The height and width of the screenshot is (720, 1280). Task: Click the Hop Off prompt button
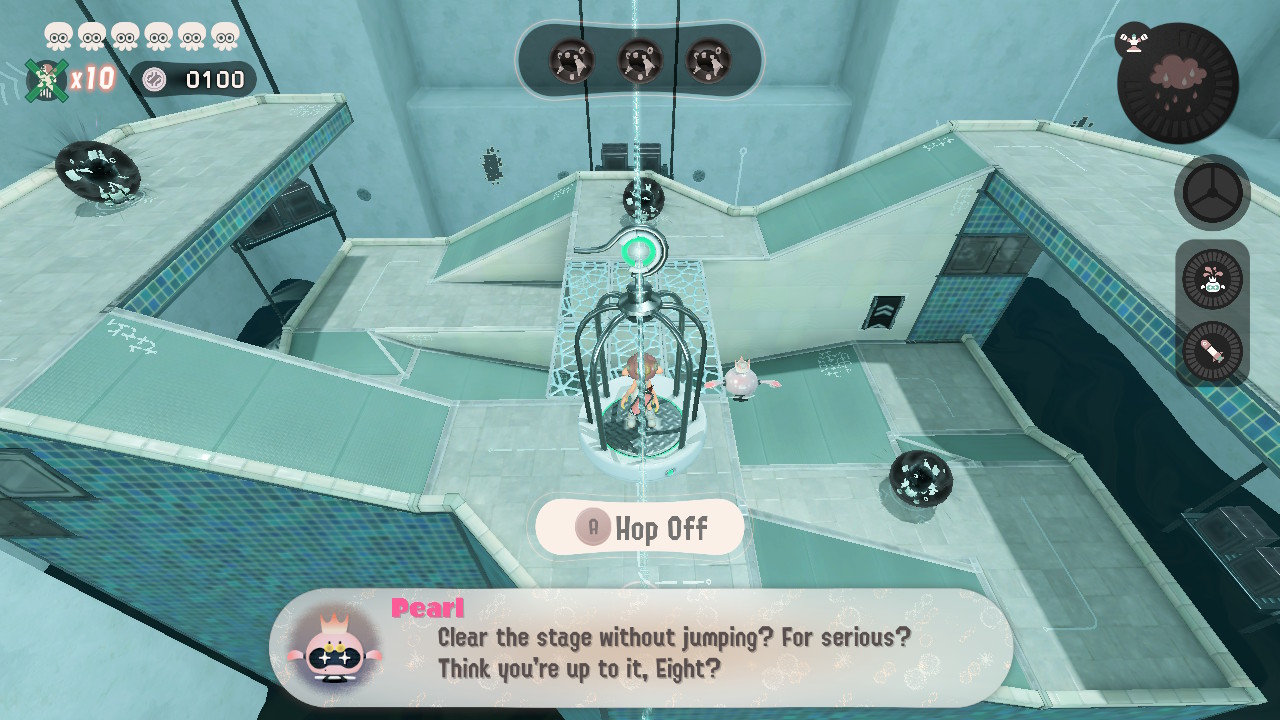click(640, 528)
